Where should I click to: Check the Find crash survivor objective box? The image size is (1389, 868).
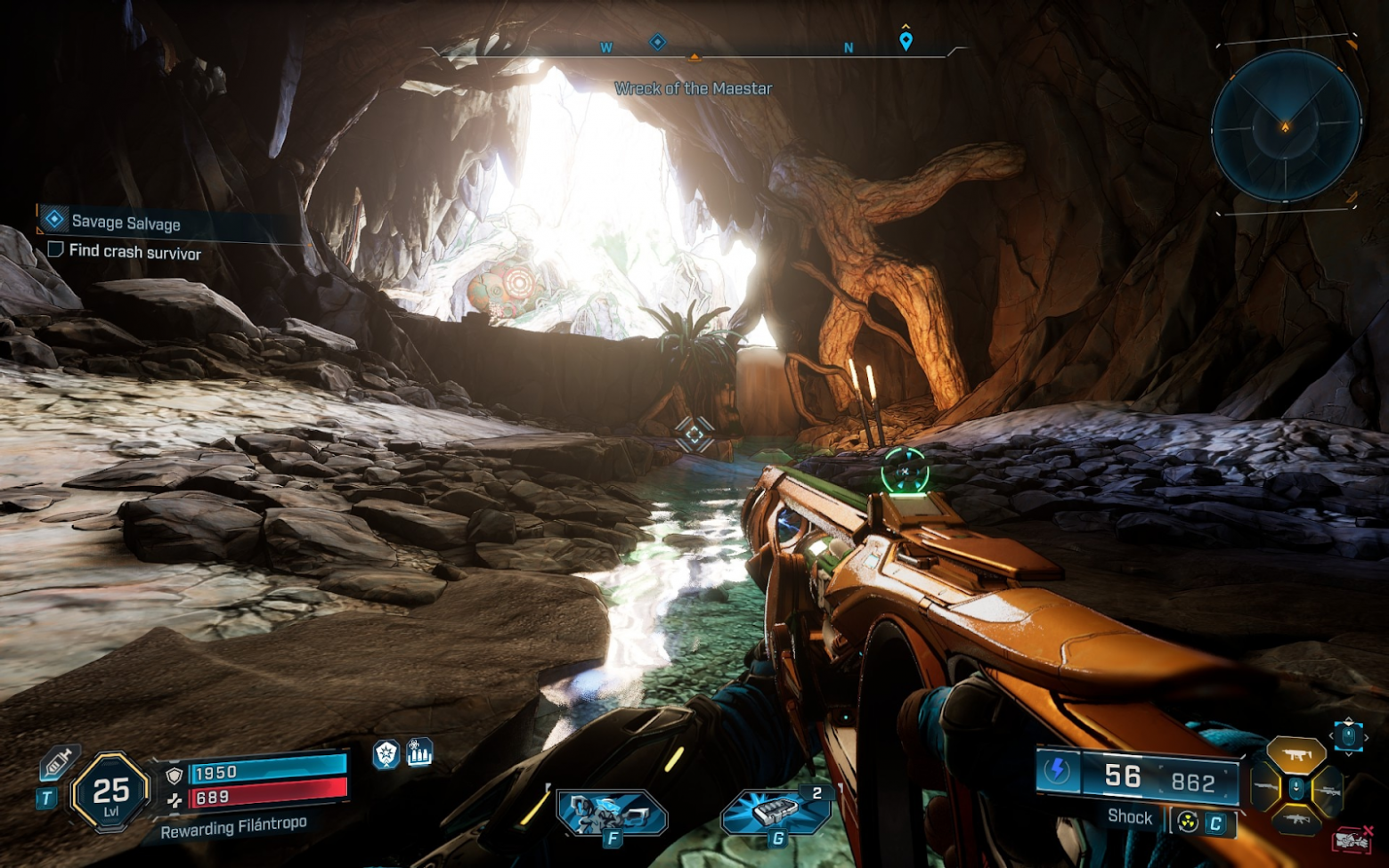pyautogui.click(x=58, y=253)
